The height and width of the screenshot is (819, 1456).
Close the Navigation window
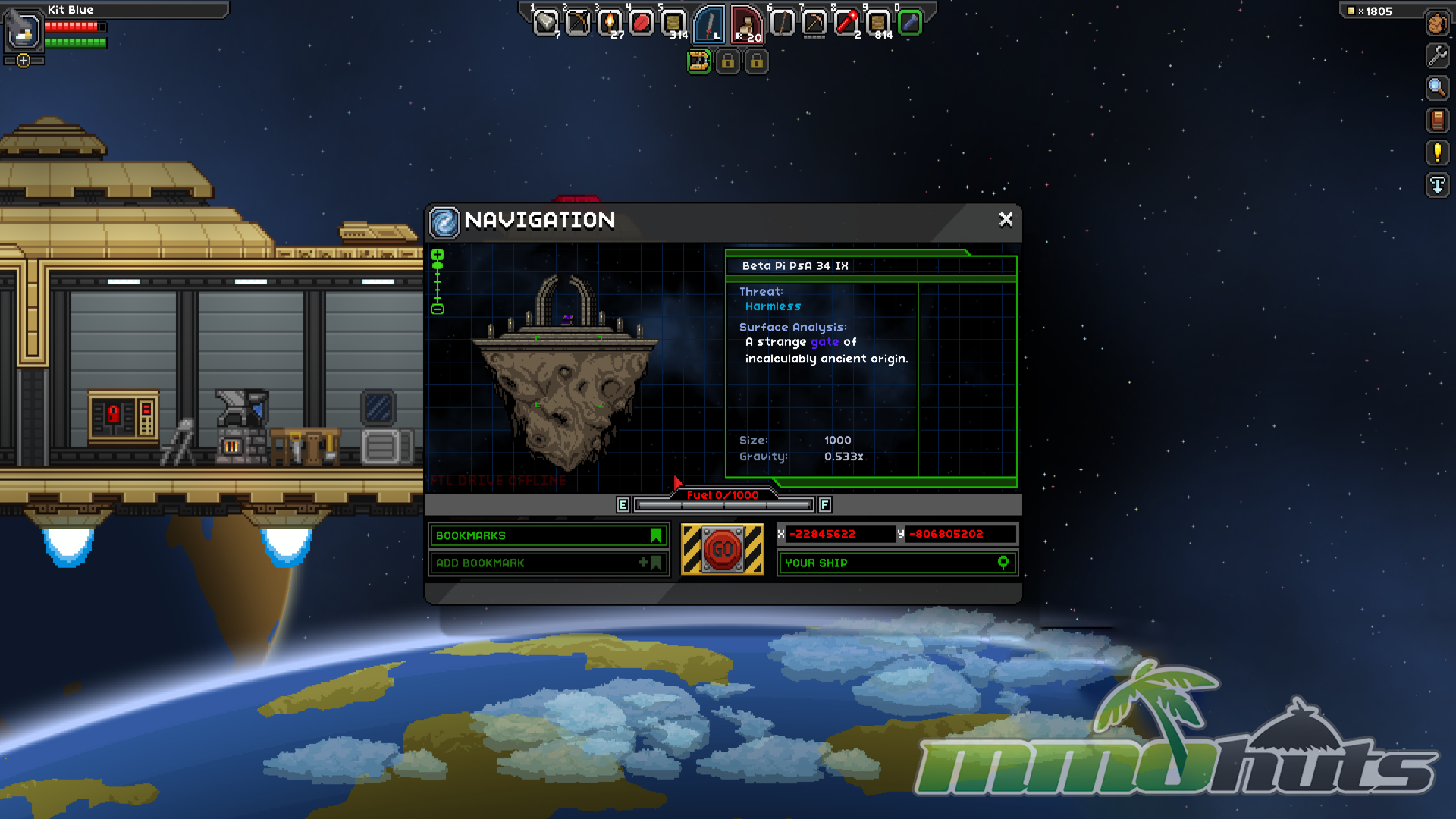click(x=1006, y=219)
